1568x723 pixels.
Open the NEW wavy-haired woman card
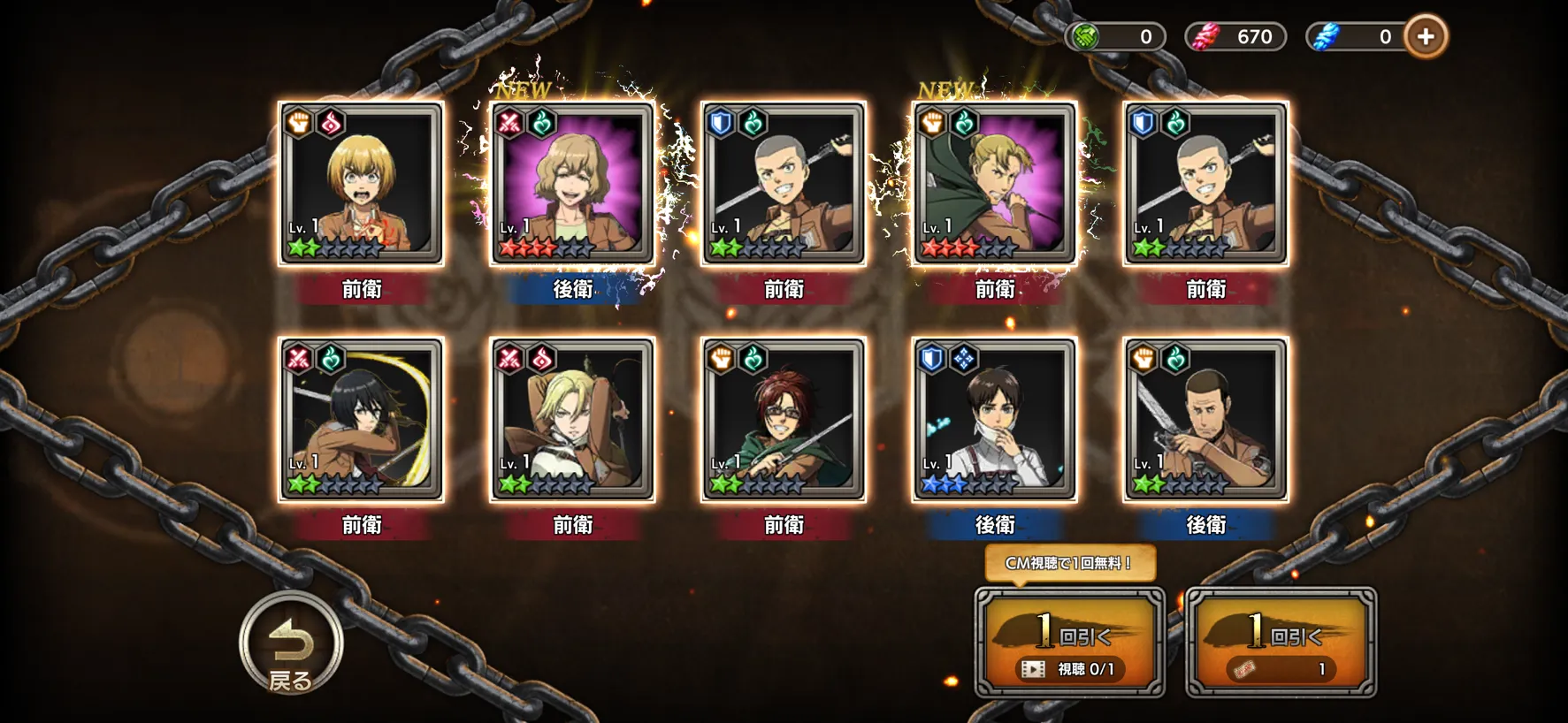[x=572, y=183]
